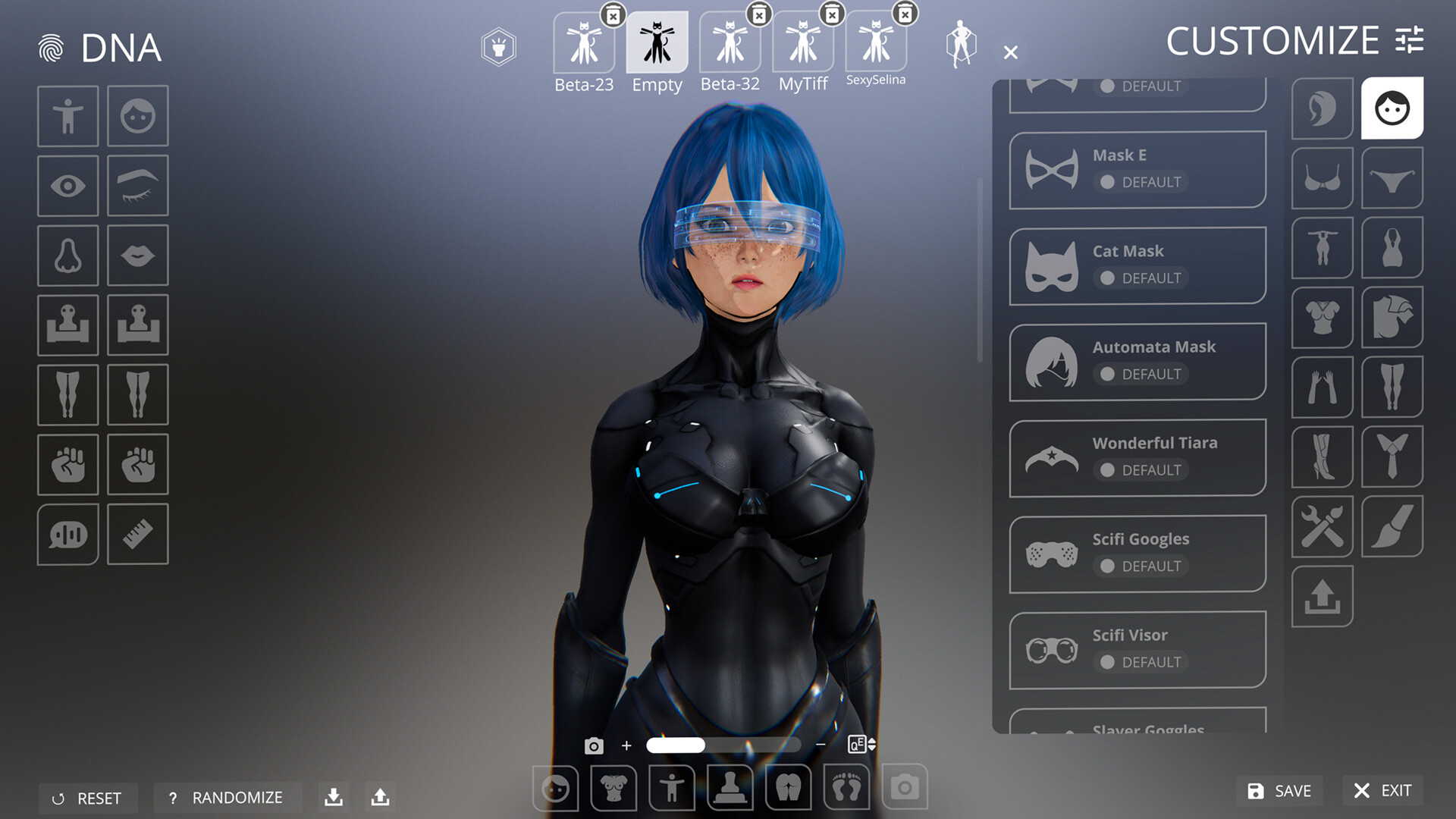This screenshot has width=1456, height=819.
Task: Open the panties underwear slot
Action: pyautogui.click(x=1392, y=180)
